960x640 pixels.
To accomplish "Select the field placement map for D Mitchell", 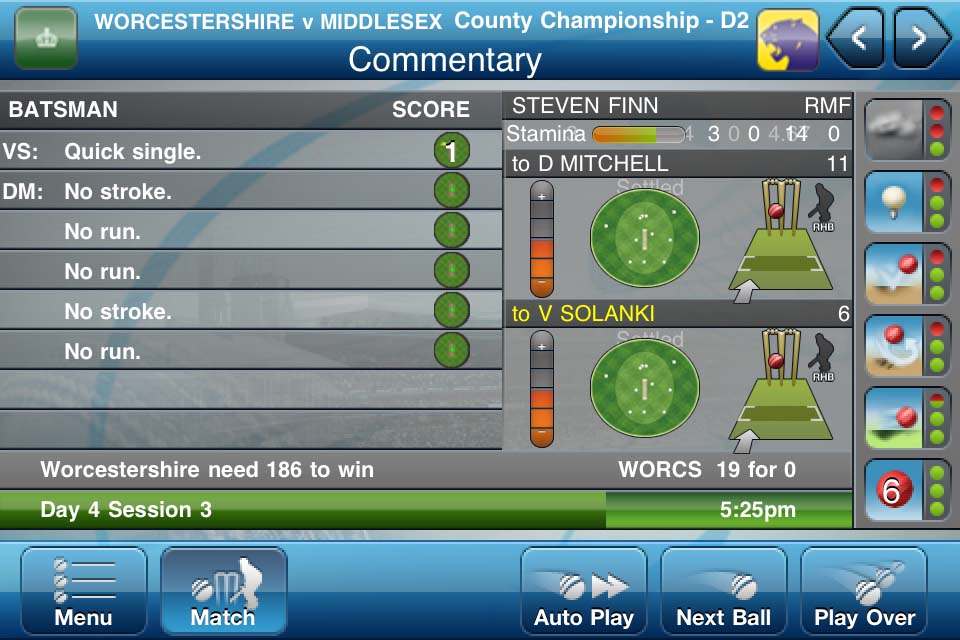I will pos(644,238).
